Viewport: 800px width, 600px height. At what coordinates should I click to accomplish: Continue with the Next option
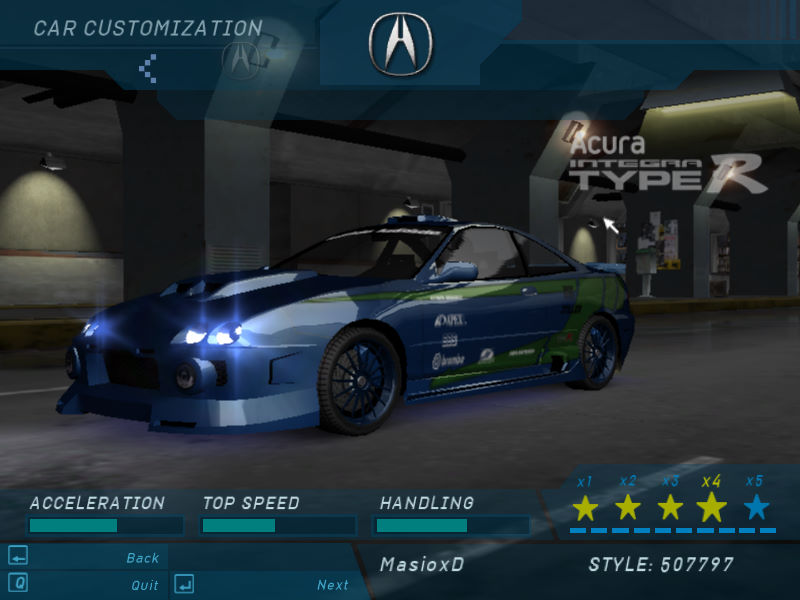pos(333,585)
